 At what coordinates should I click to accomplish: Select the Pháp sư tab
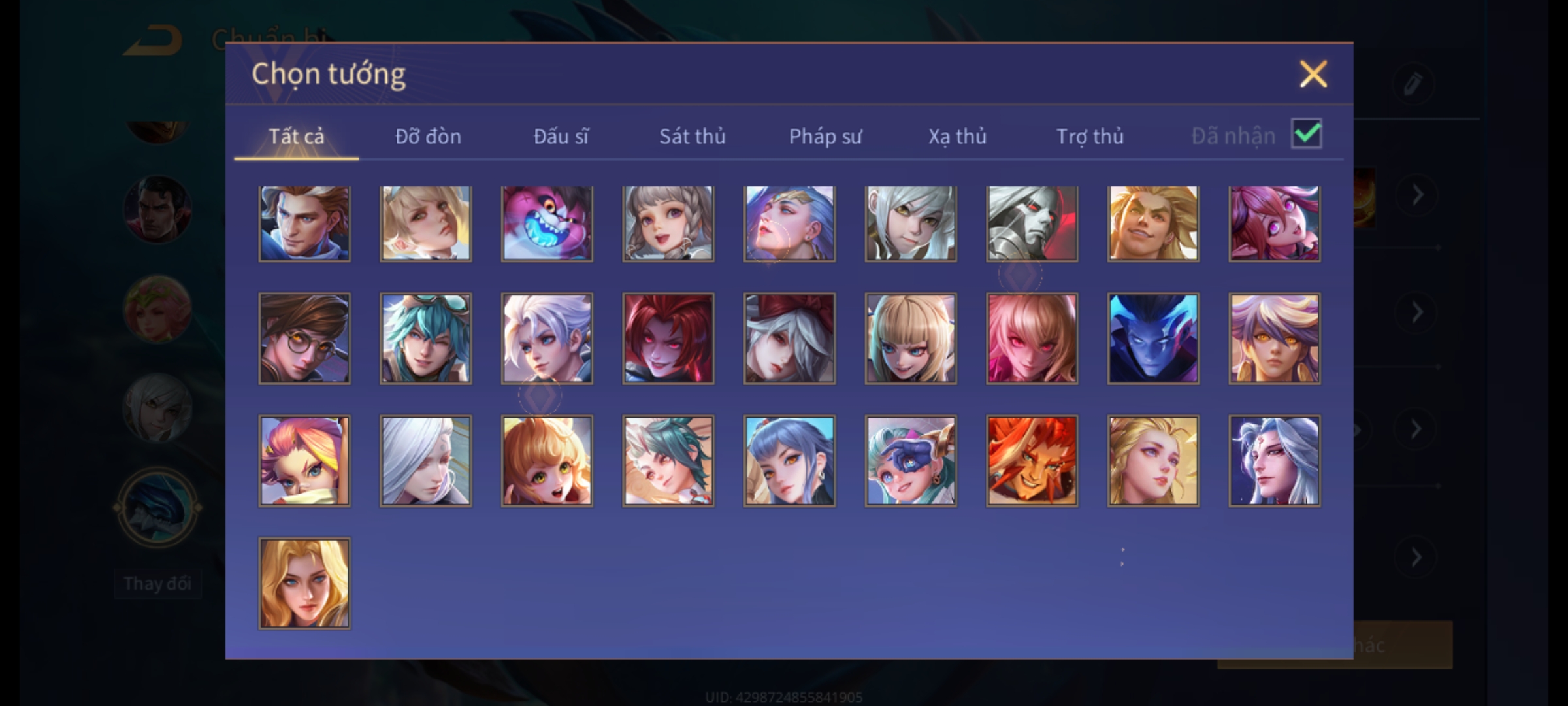(x=825, y=136)
